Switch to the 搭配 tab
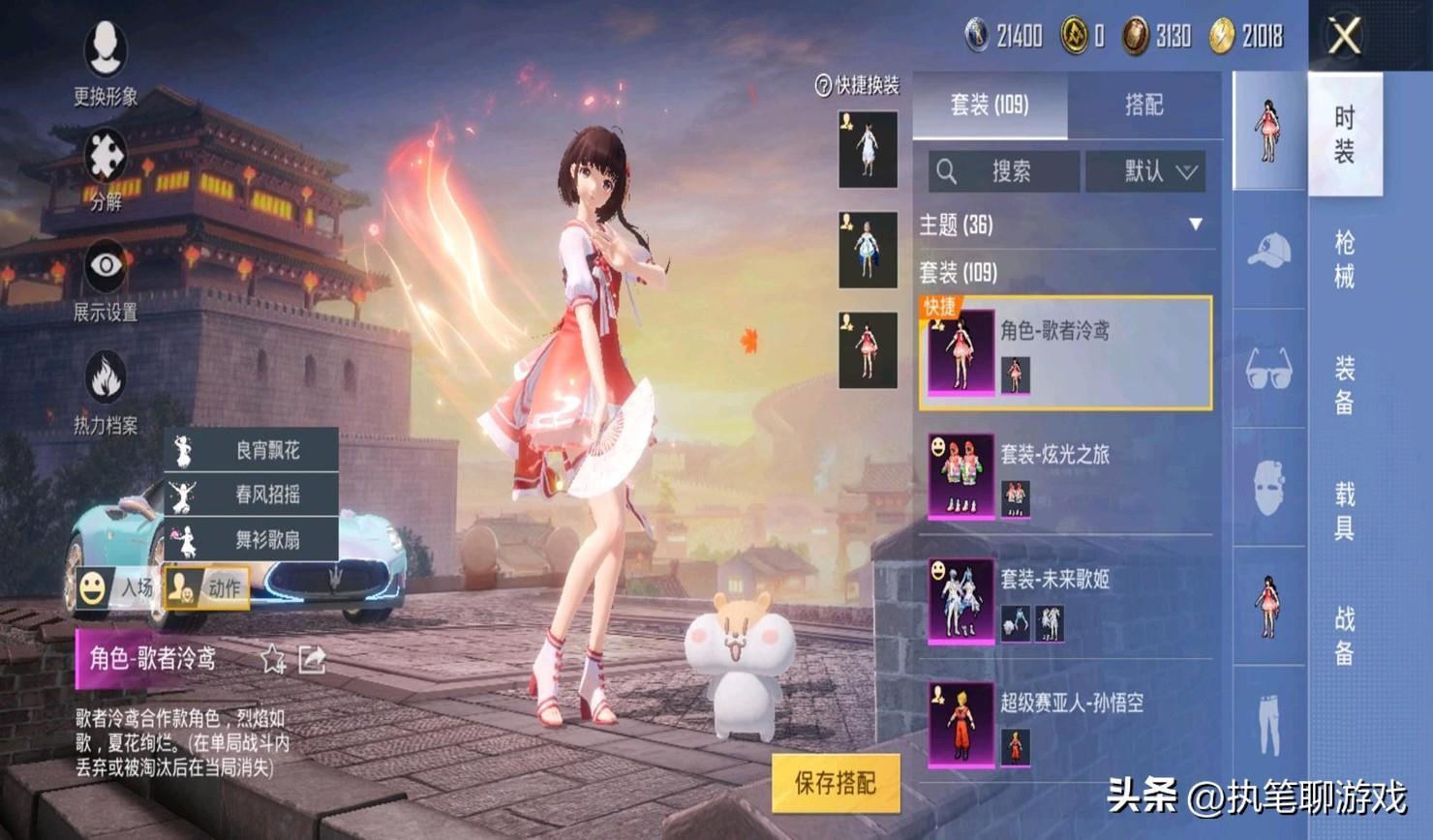 point(1143,105)
